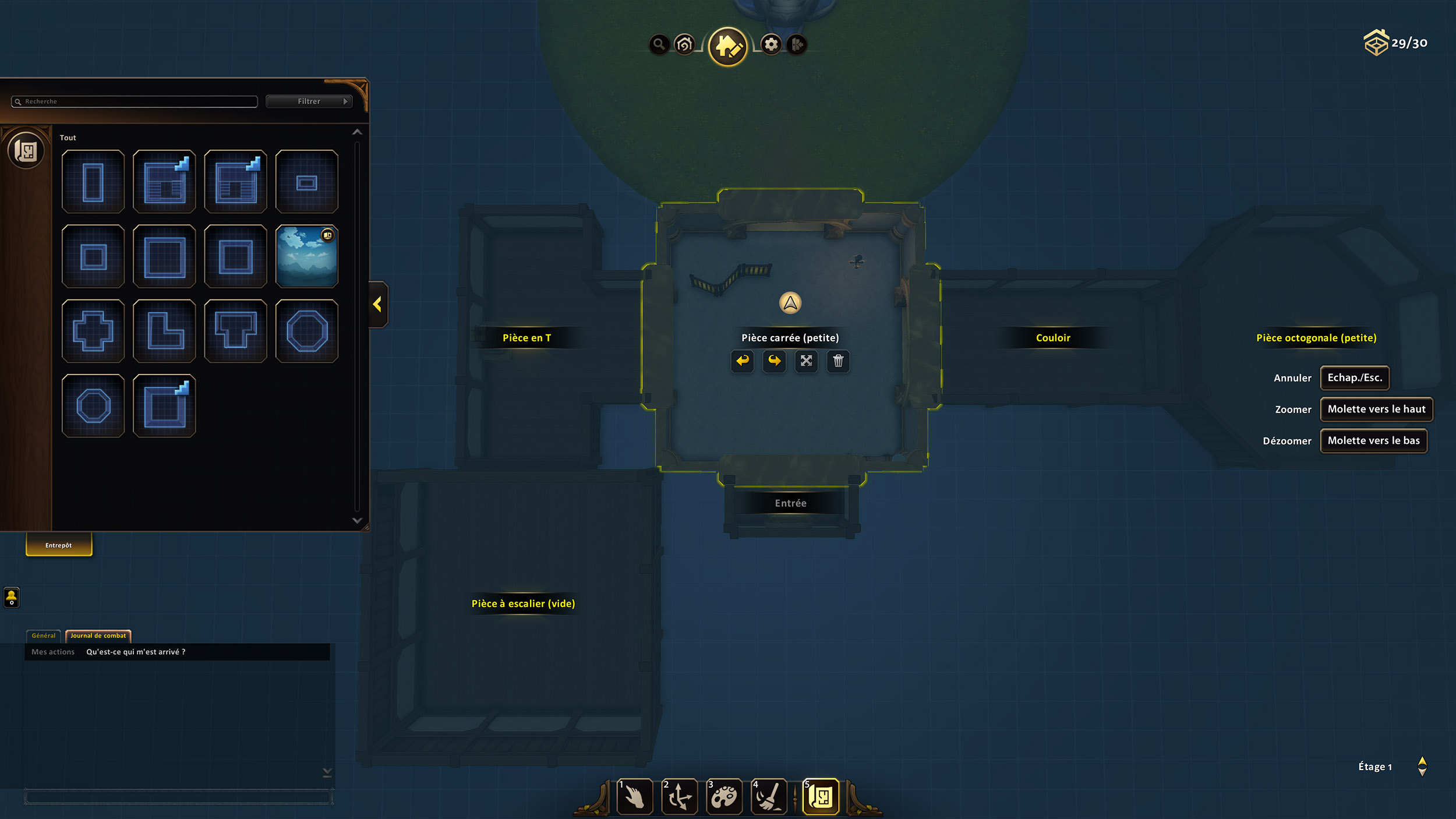Collapse the room catalog side panel arrow

point(378,304)
